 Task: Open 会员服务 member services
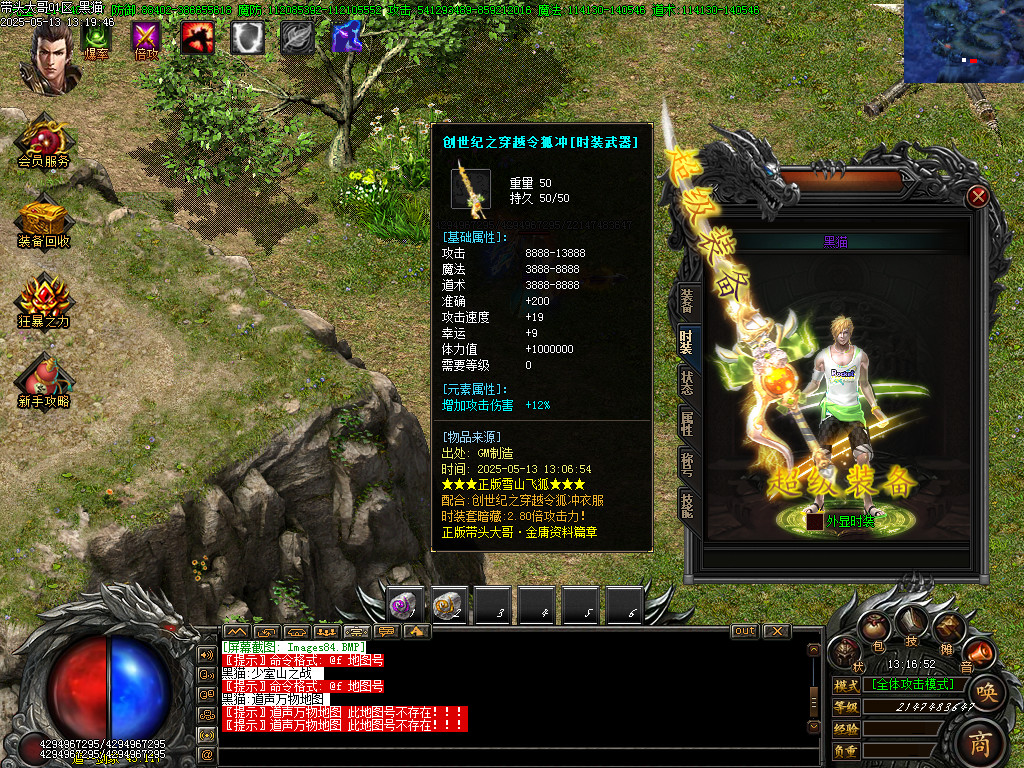click(44, 141)
